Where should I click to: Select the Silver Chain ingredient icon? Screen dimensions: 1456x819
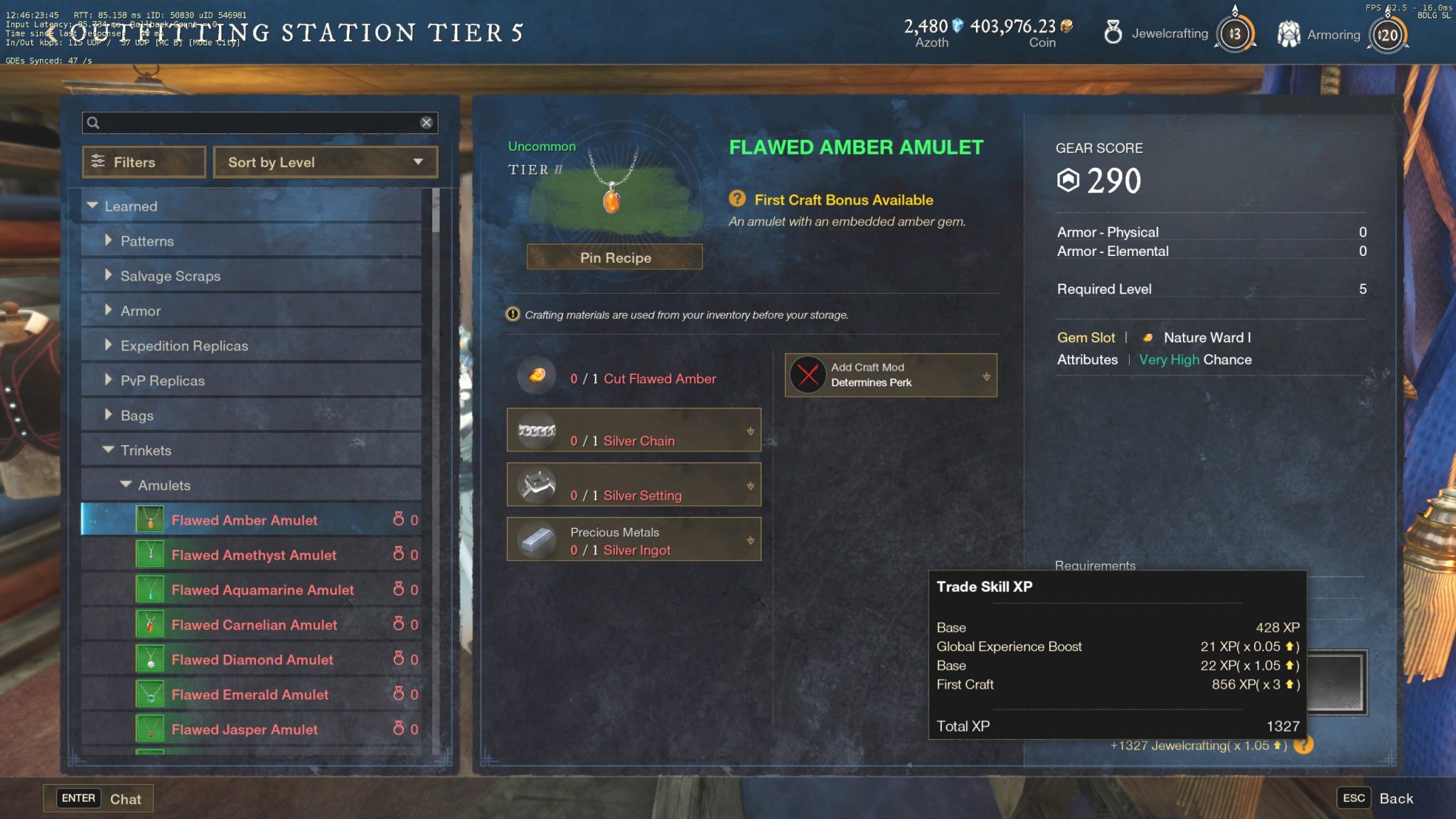[x=535, y=430]
